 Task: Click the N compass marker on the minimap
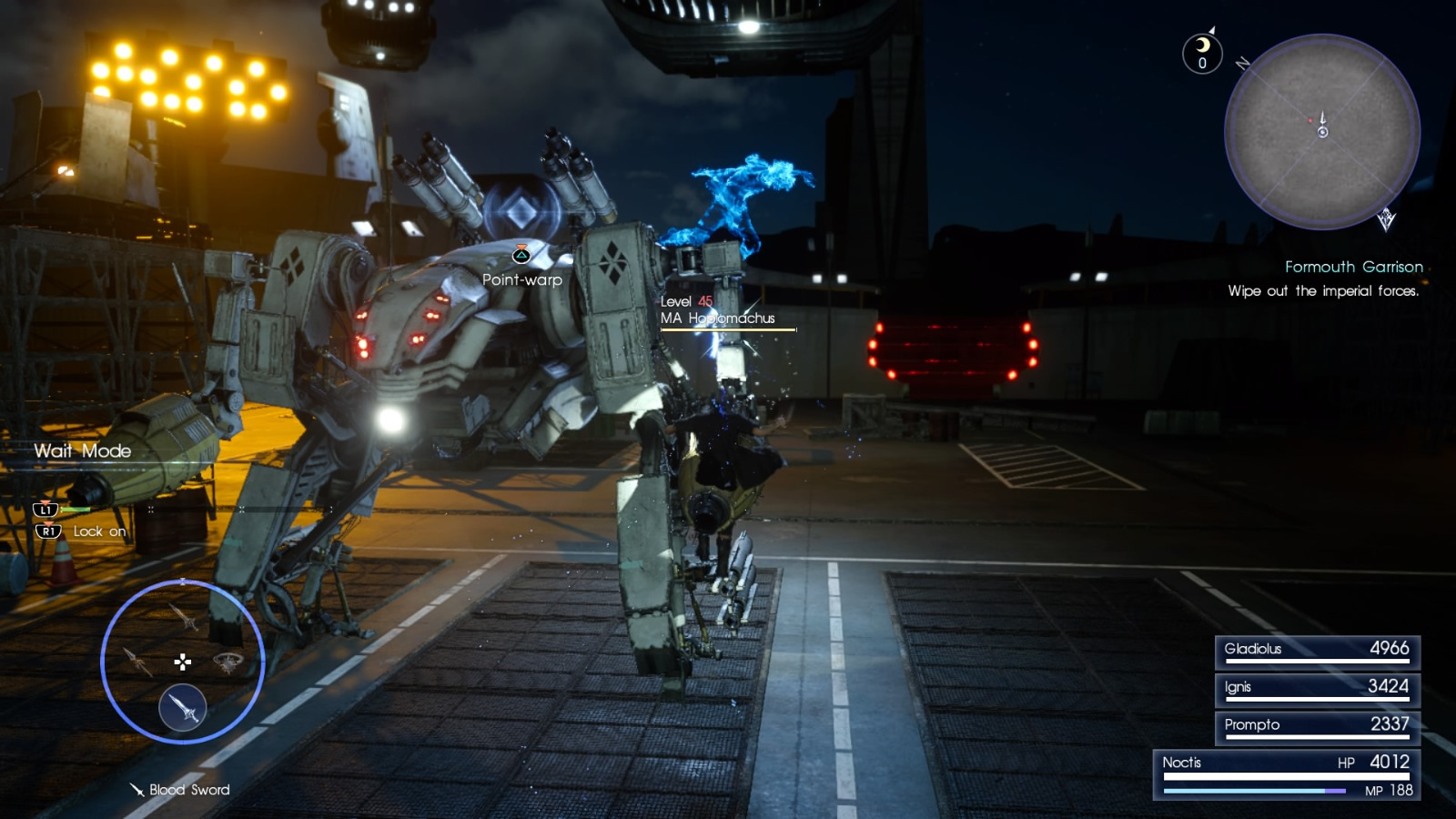tap(1241, 64)
